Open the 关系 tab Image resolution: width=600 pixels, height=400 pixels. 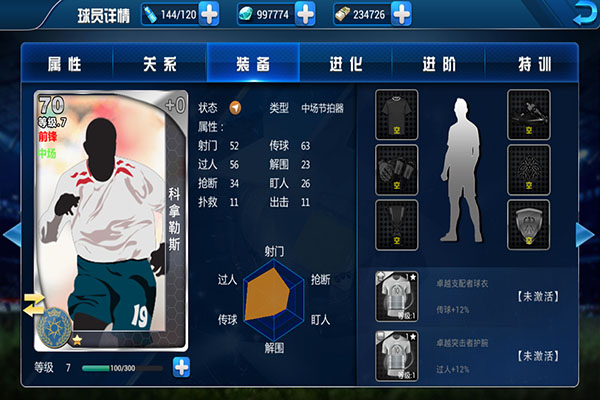pyautogui.click(x=159, y=64)
